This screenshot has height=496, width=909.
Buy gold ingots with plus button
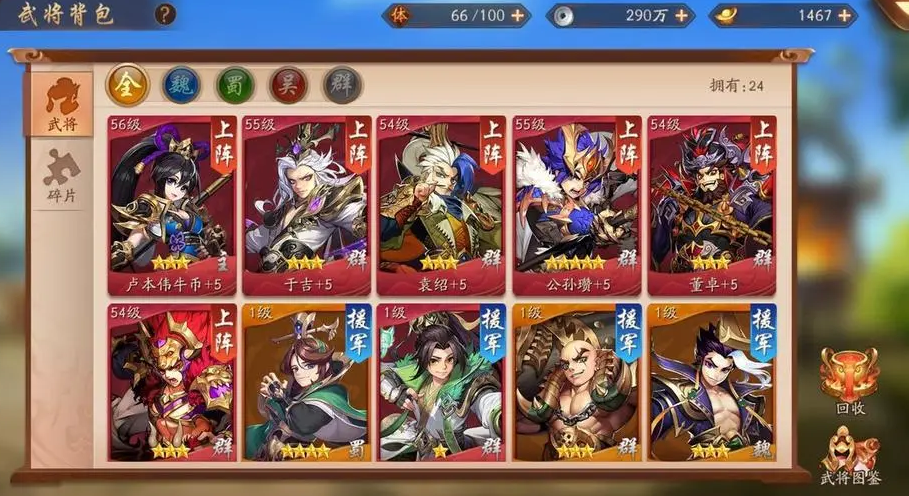click(845, 15)
